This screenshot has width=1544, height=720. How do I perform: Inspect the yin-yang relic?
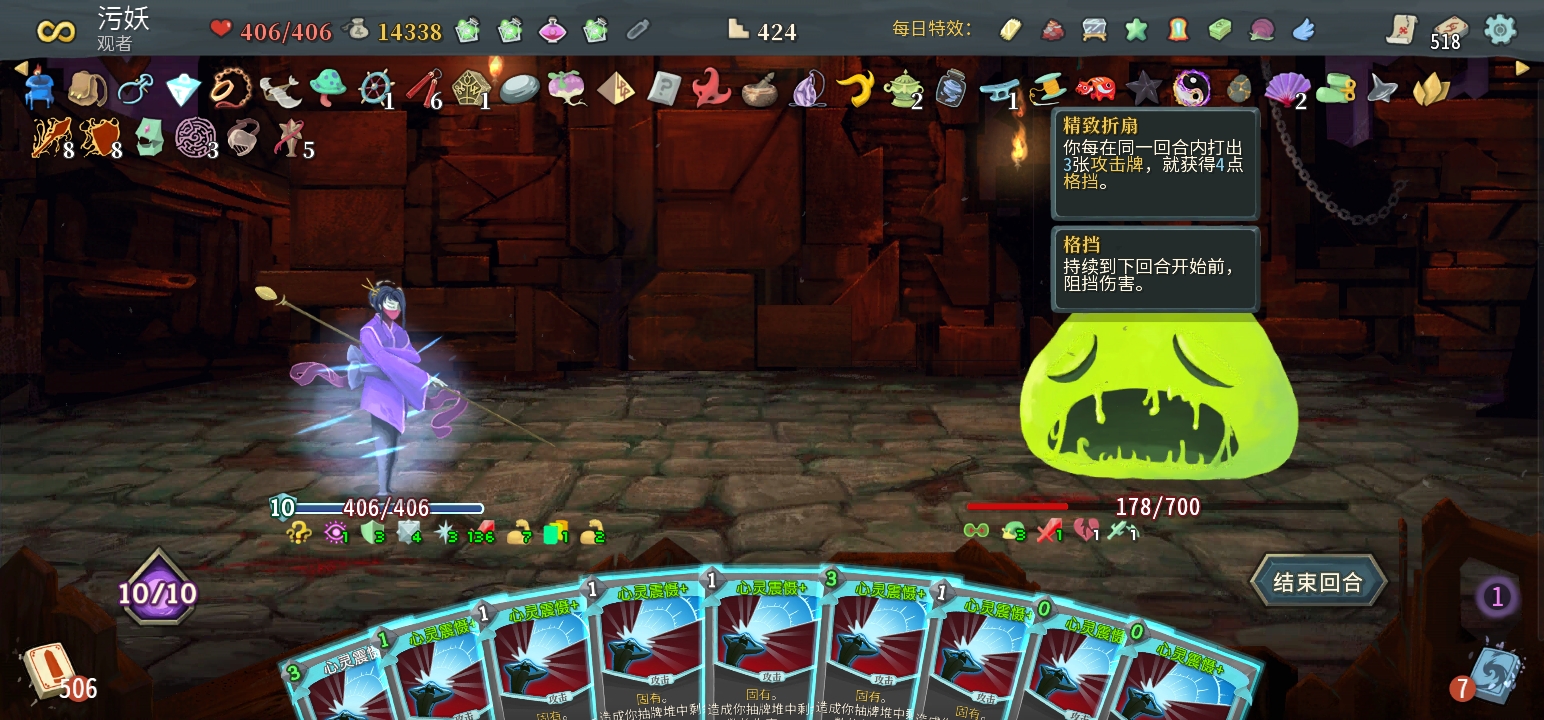[1190, 89]
